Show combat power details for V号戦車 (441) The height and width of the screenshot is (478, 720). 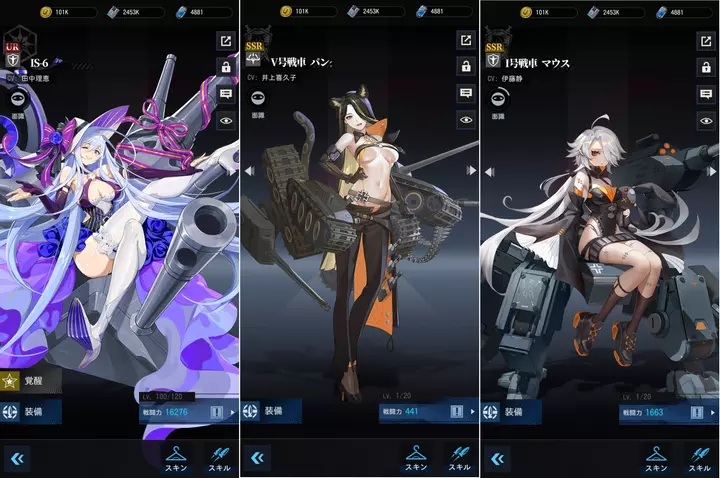pos(457,411)
